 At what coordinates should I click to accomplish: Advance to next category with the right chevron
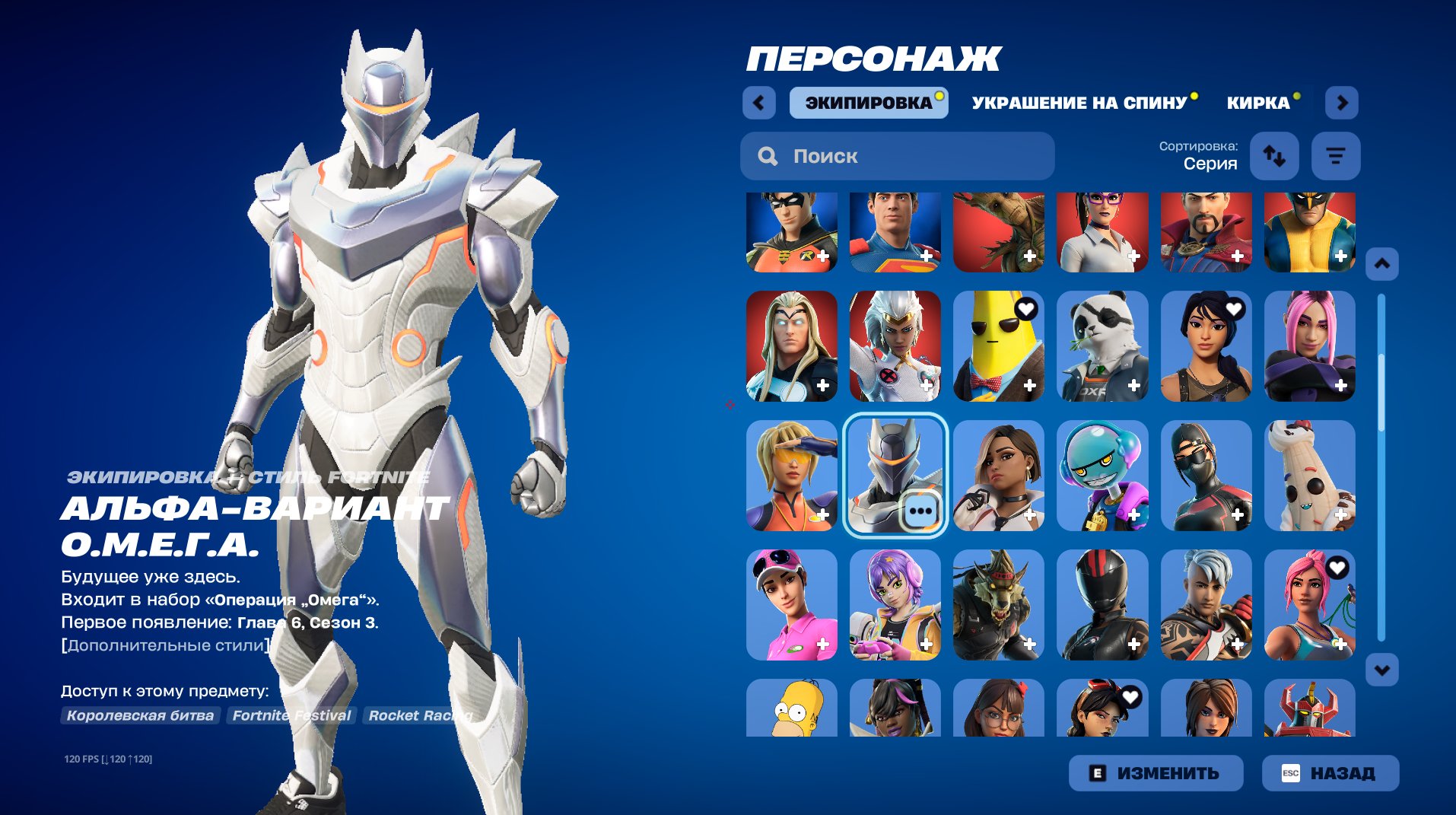pyautogui.click(x=1342, y=103)
